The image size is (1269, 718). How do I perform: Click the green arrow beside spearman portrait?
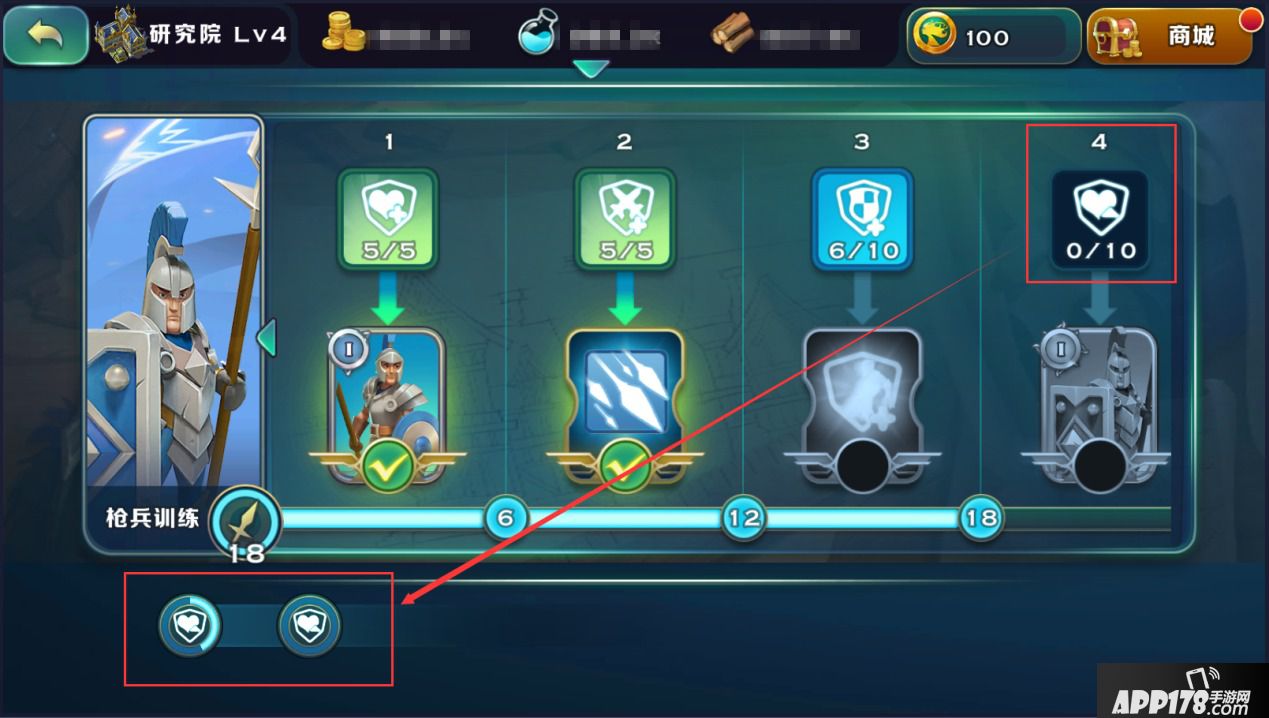(x=266, y=338)
